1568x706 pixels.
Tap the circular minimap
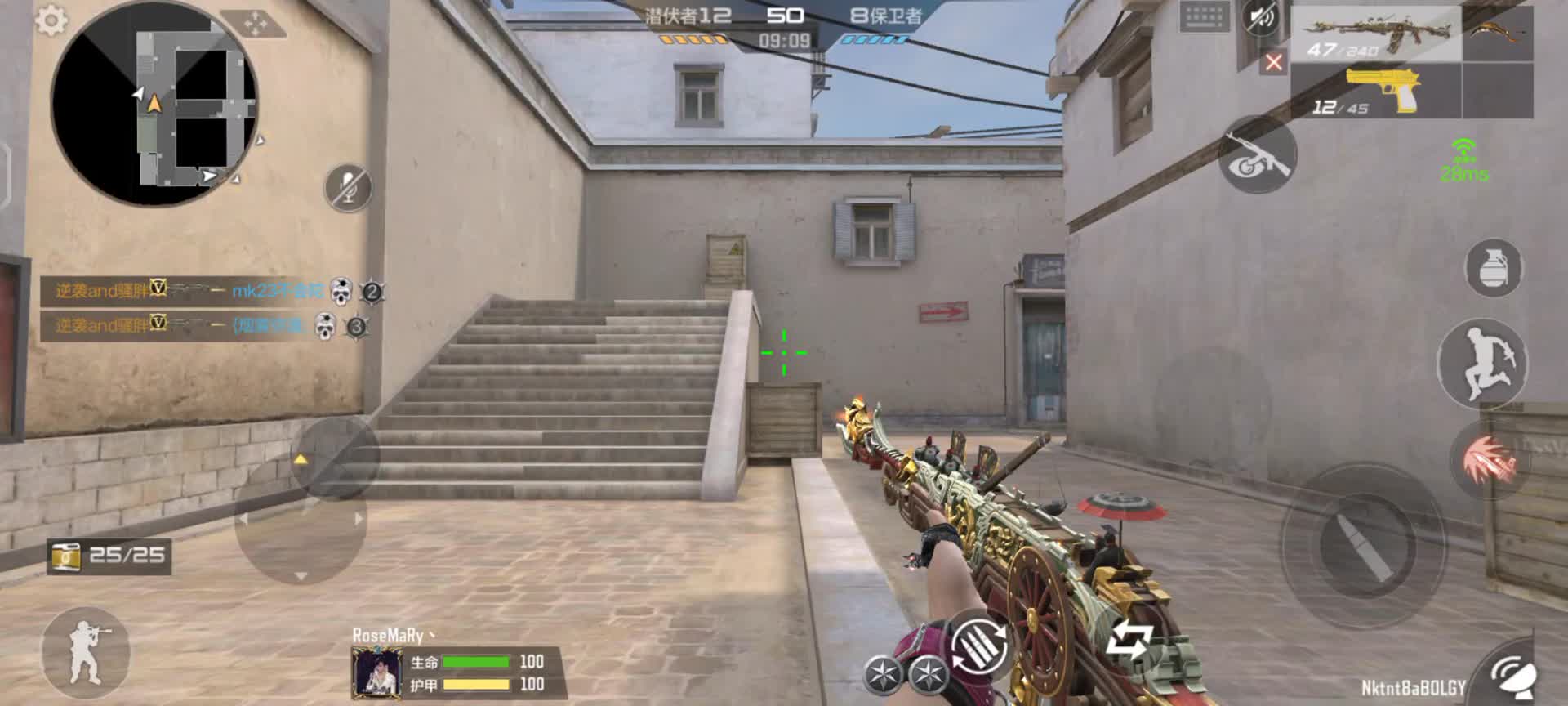154,103
